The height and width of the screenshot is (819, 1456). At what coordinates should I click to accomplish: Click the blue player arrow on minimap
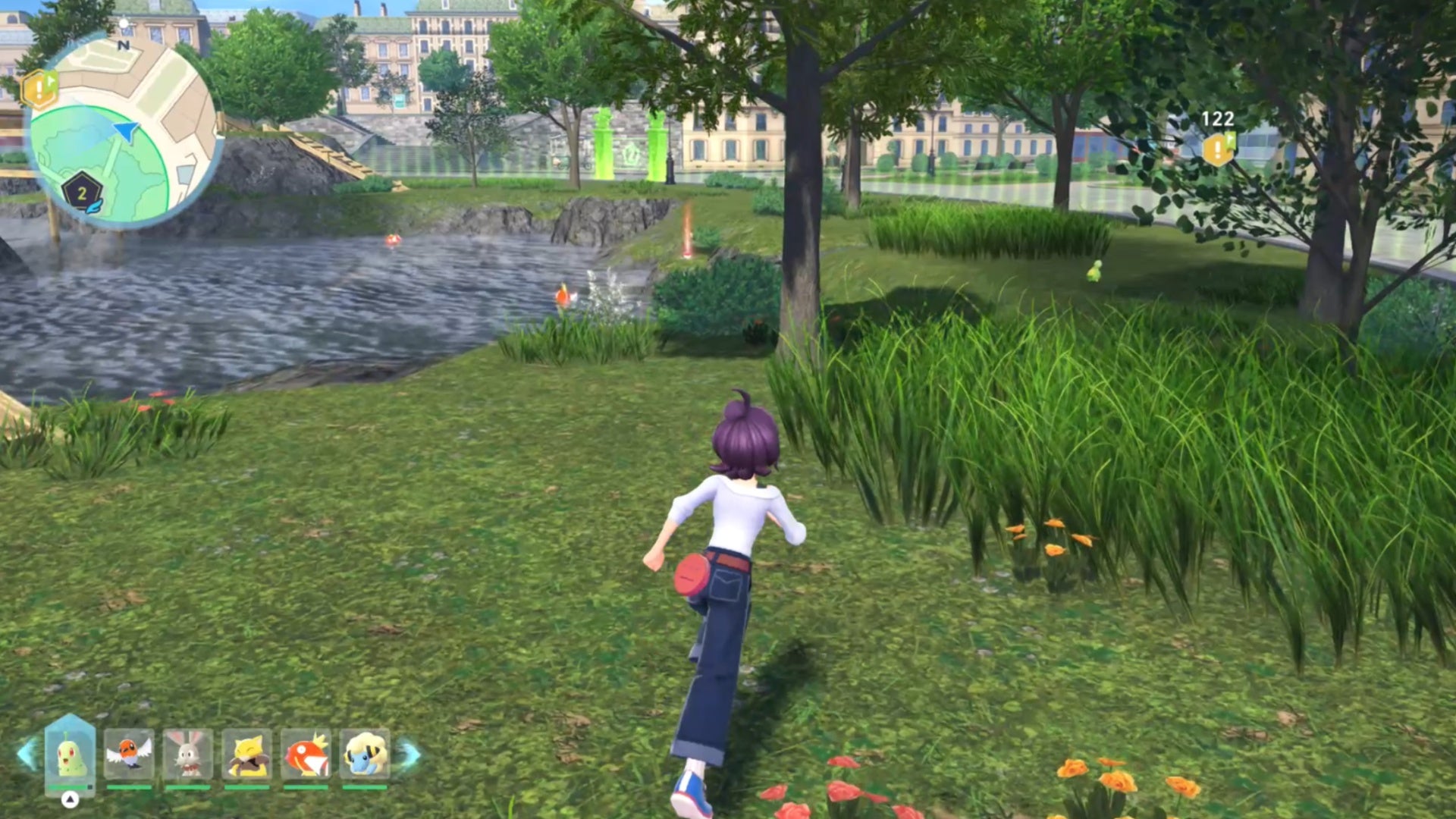tap(127, 132)
